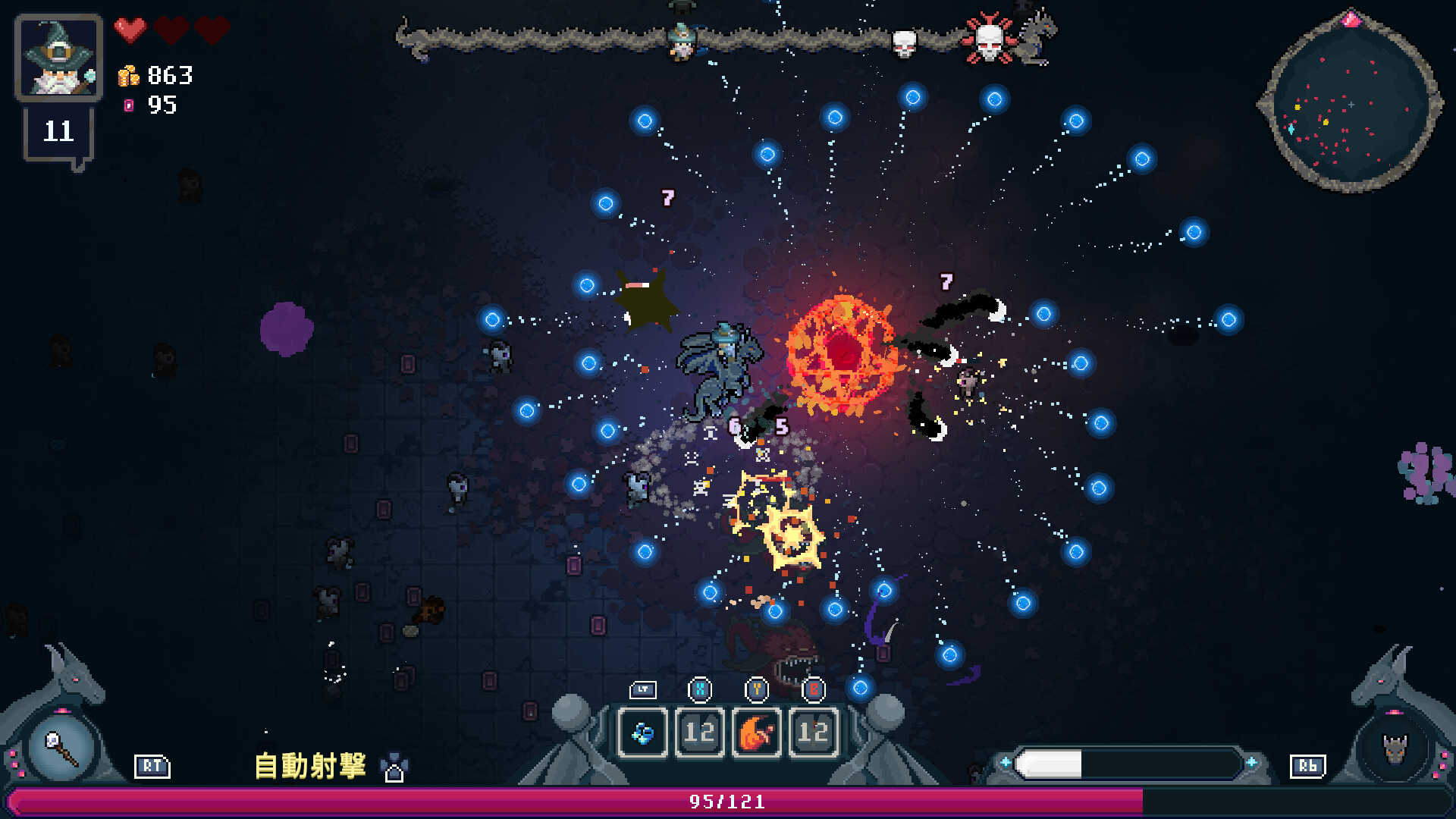This screenshot has width=1456, height=819.
Task: Cast the flame ability in the hotbar
Action: pos(756,733)
